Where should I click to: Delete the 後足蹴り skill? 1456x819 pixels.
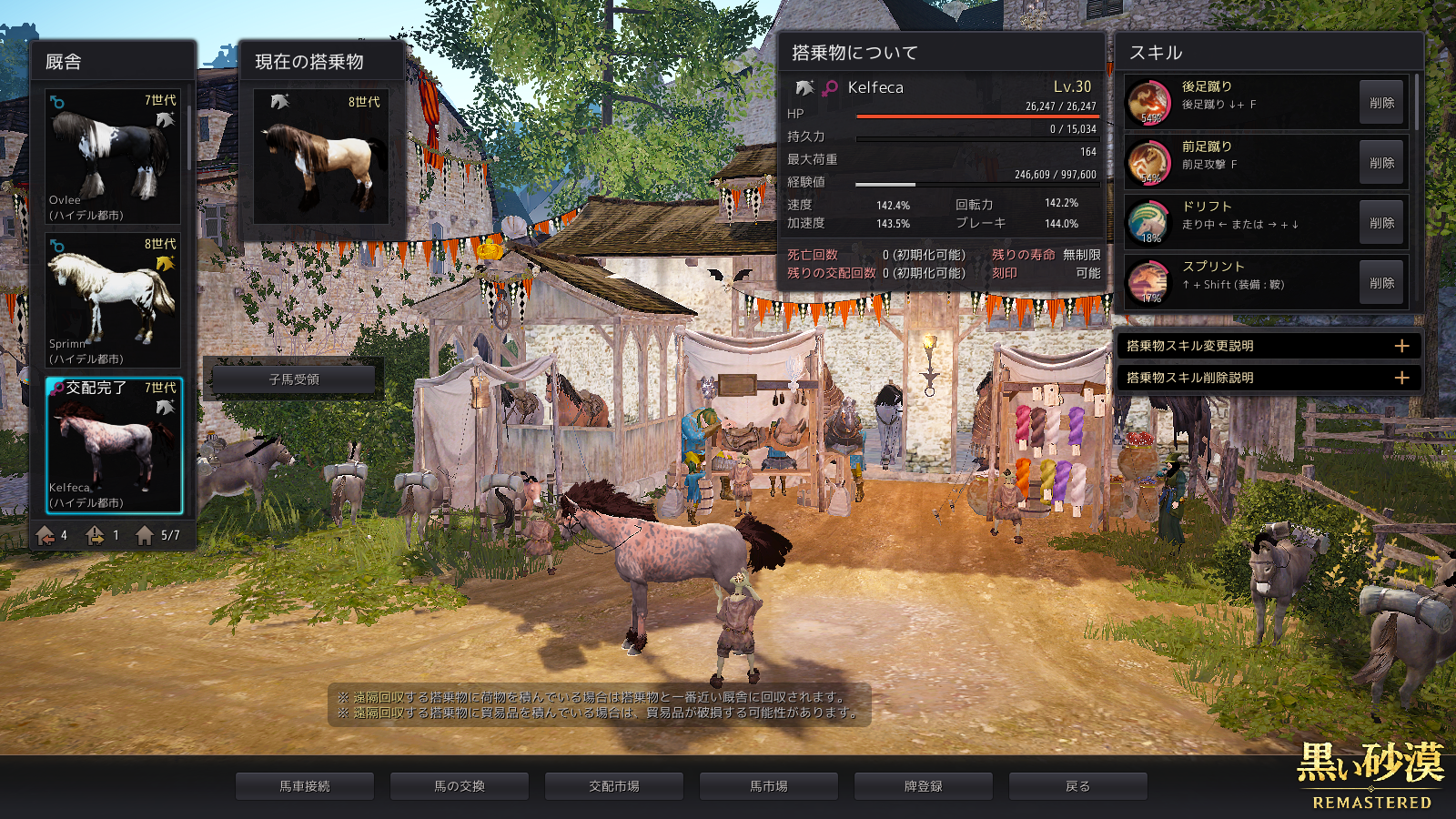[x=1380, y=103]
